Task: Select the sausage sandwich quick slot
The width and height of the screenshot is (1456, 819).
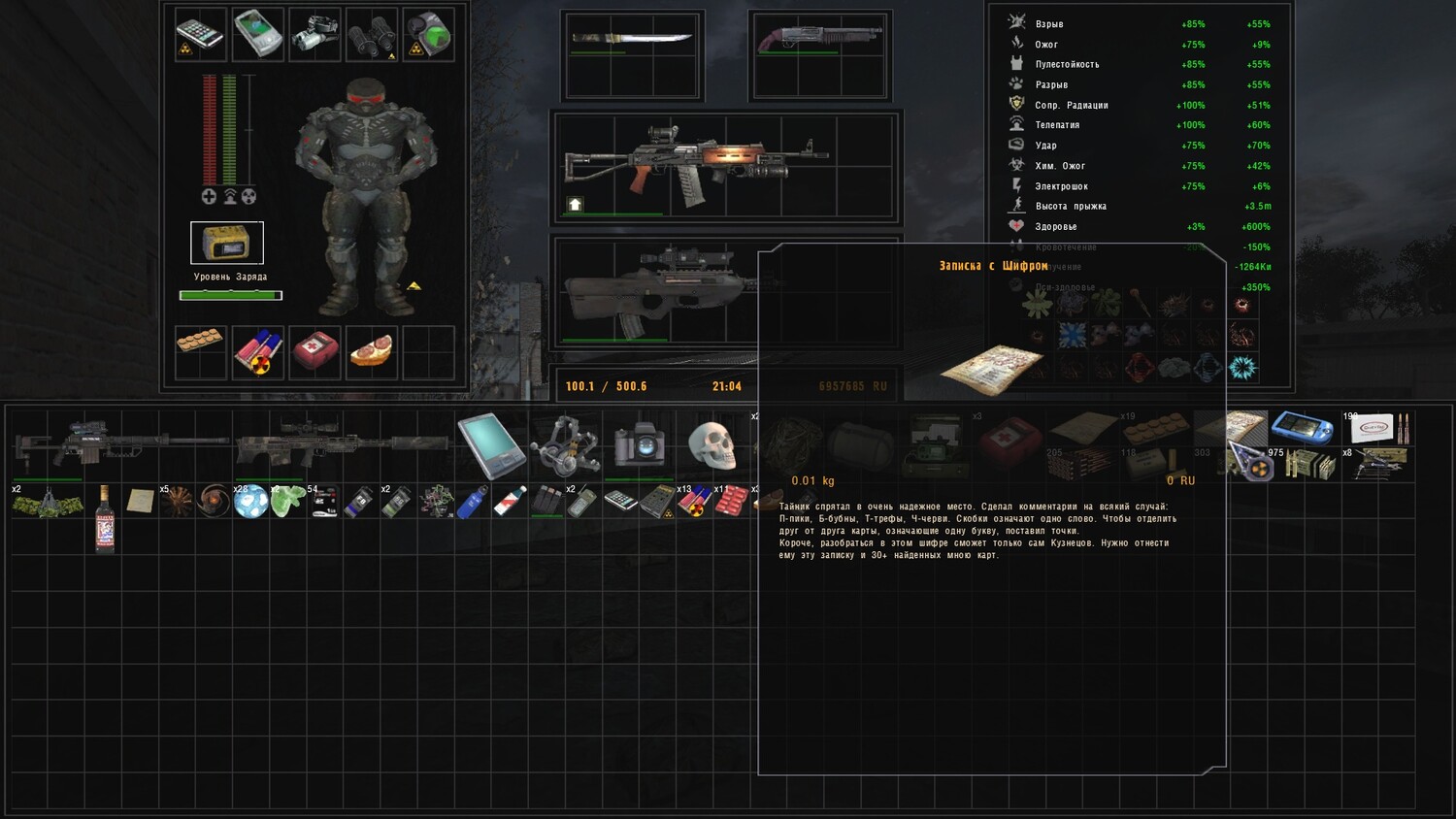Action: click(x=372, y=352)
